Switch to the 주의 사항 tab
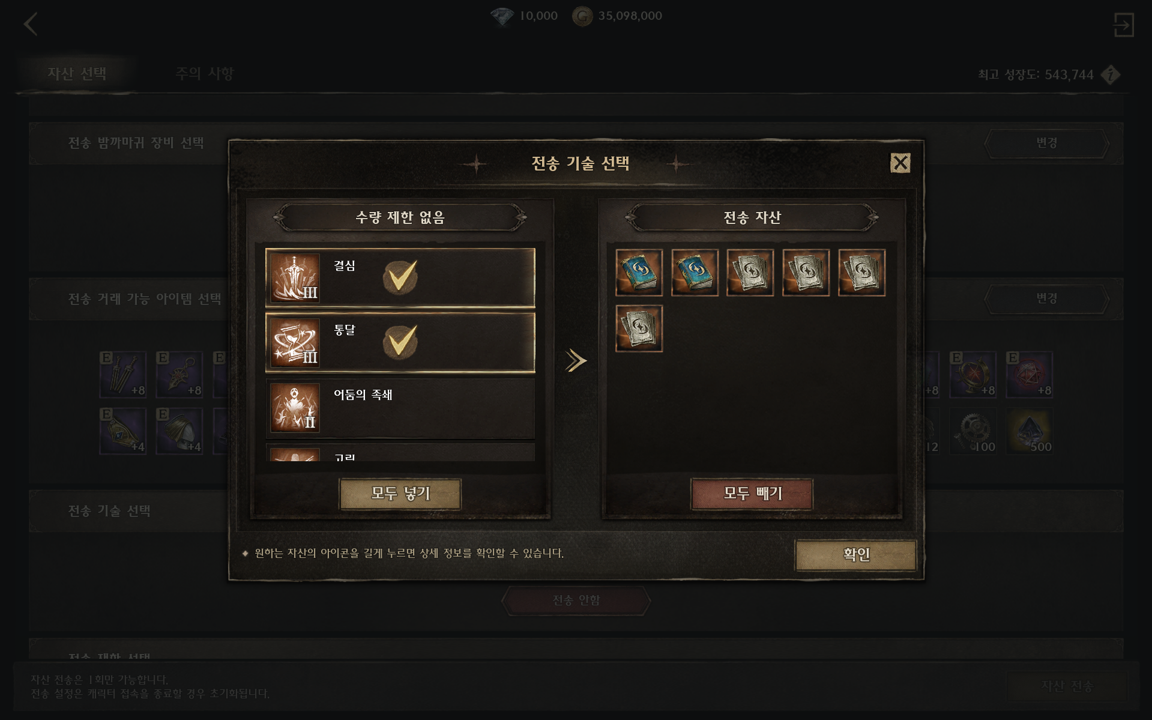 coord(204,74)
